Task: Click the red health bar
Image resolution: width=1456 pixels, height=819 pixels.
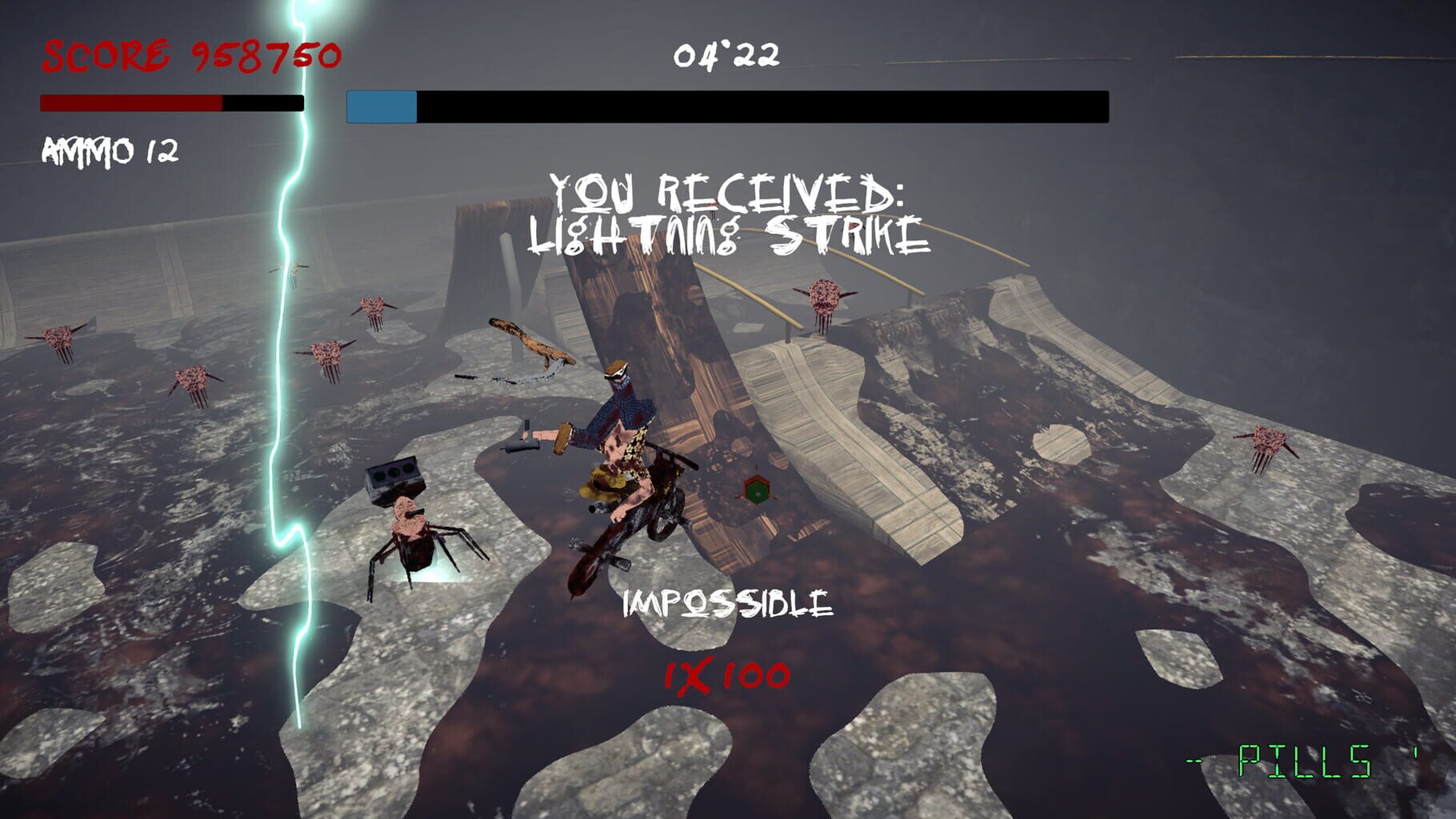Action: [x=132, y=102]
